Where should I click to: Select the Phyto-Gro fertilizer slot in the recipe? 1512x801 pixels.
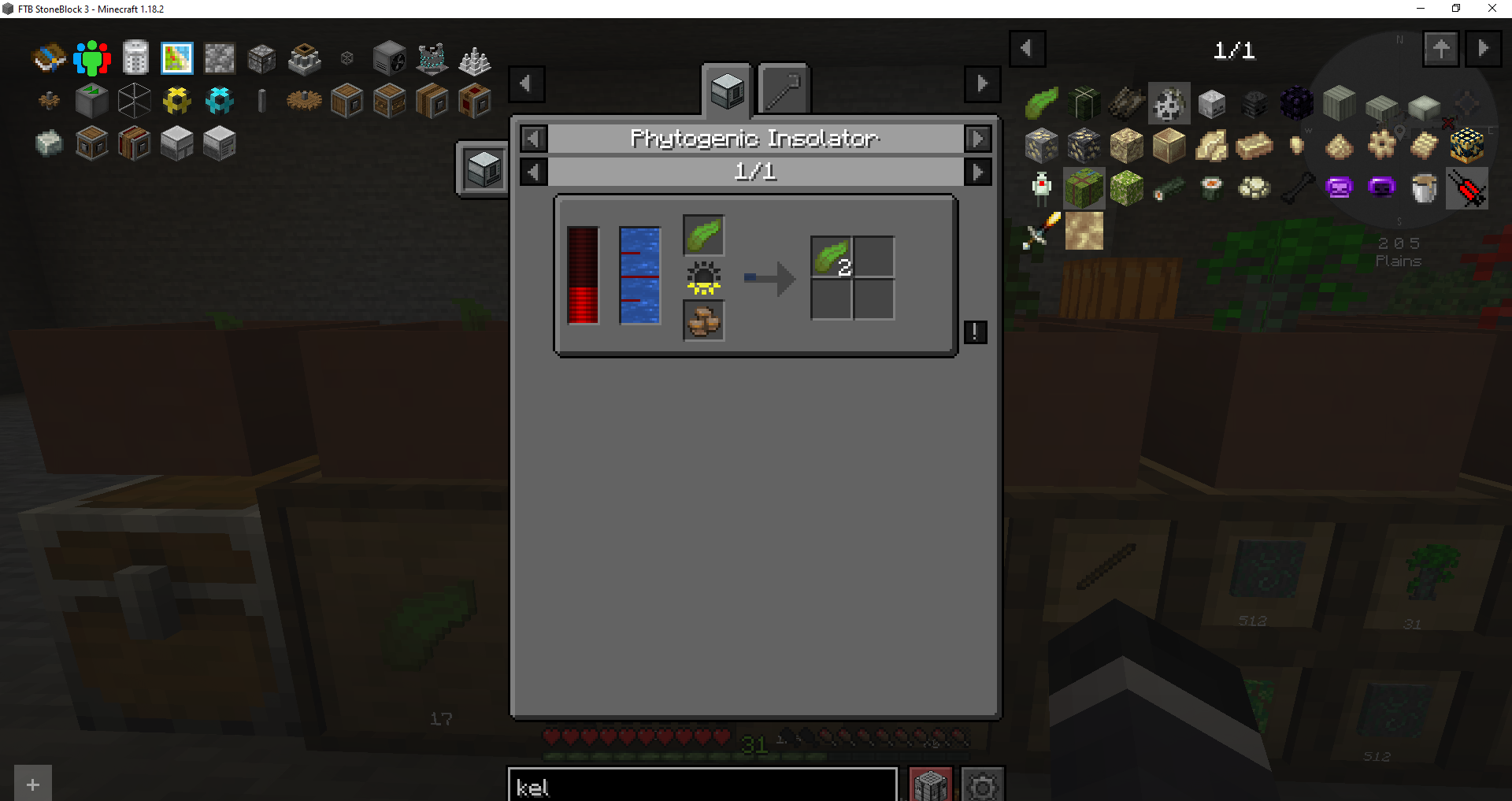point(703,321)
